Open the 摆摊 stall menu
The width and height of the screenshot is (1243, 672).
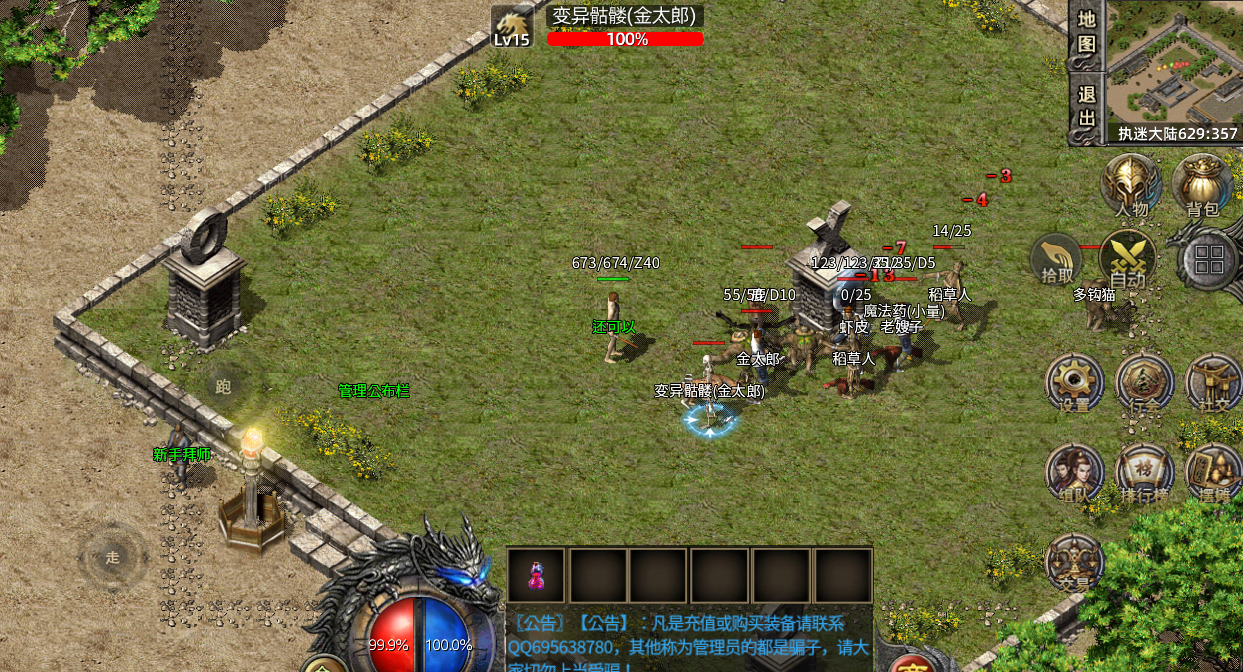point(1212,473)
